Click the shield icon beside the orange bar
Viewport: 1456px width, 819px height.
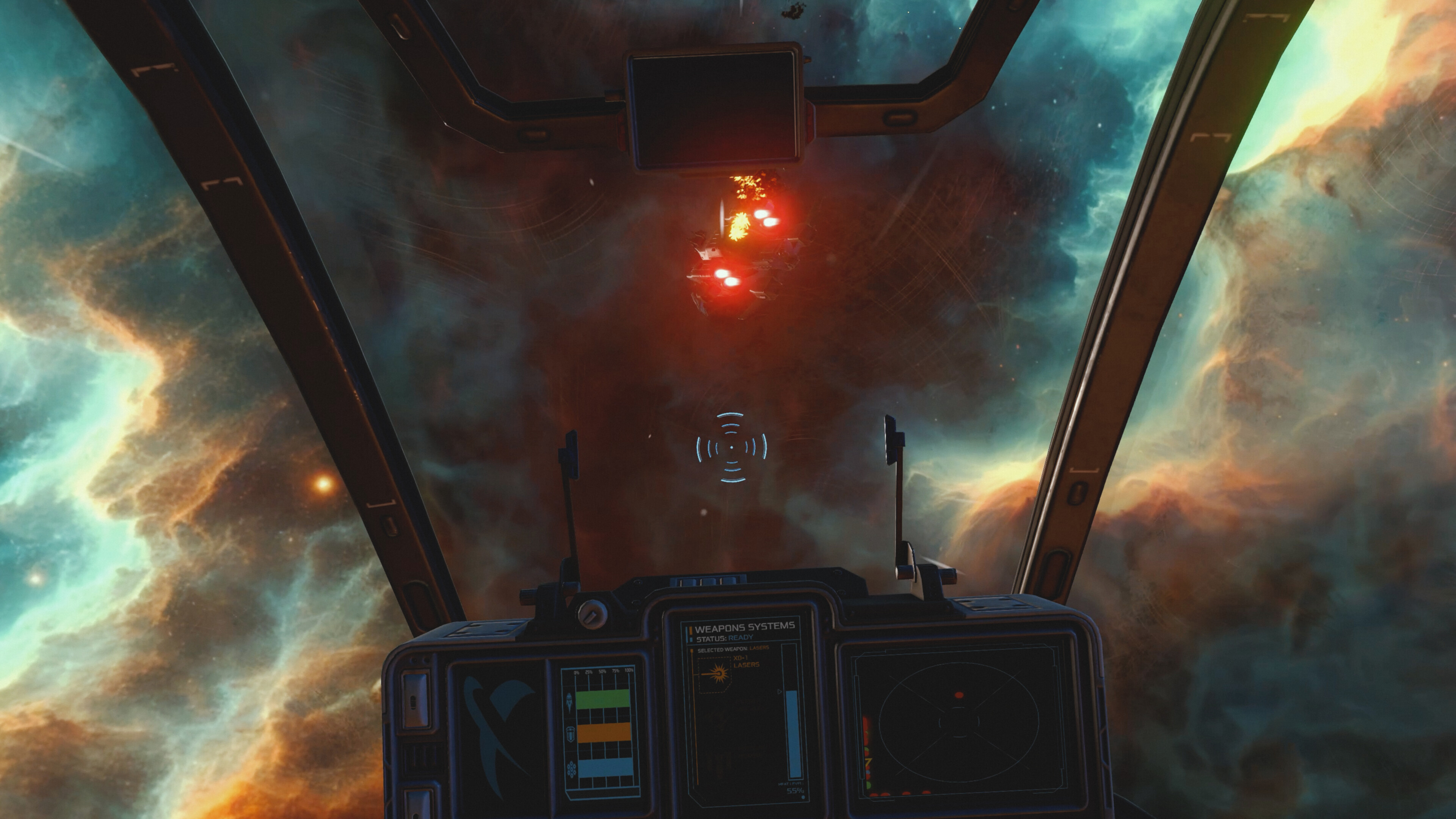(x=571, y=734)
